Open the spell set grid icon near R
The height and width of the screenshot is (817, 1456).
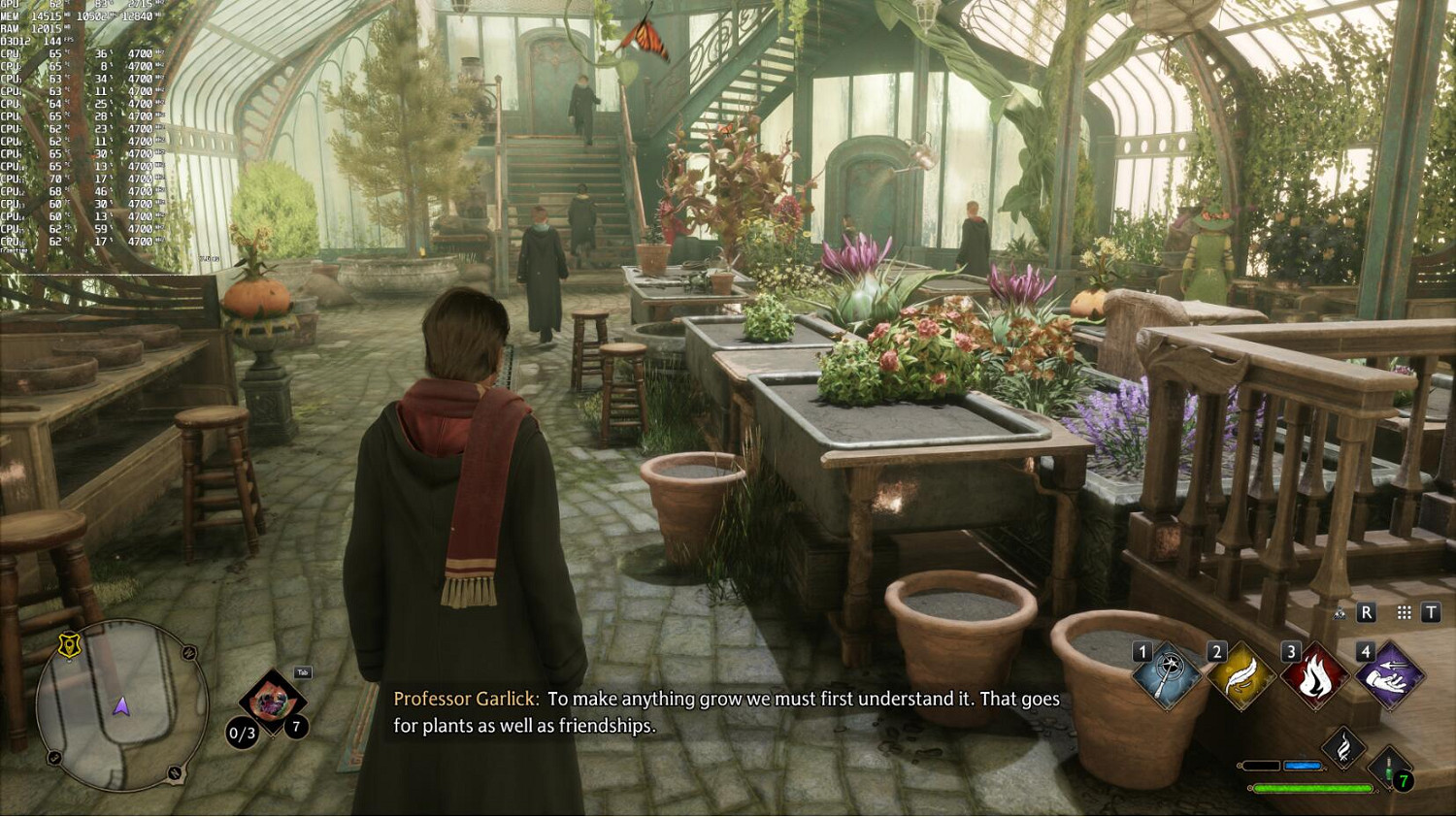[x=1404, y=612]
